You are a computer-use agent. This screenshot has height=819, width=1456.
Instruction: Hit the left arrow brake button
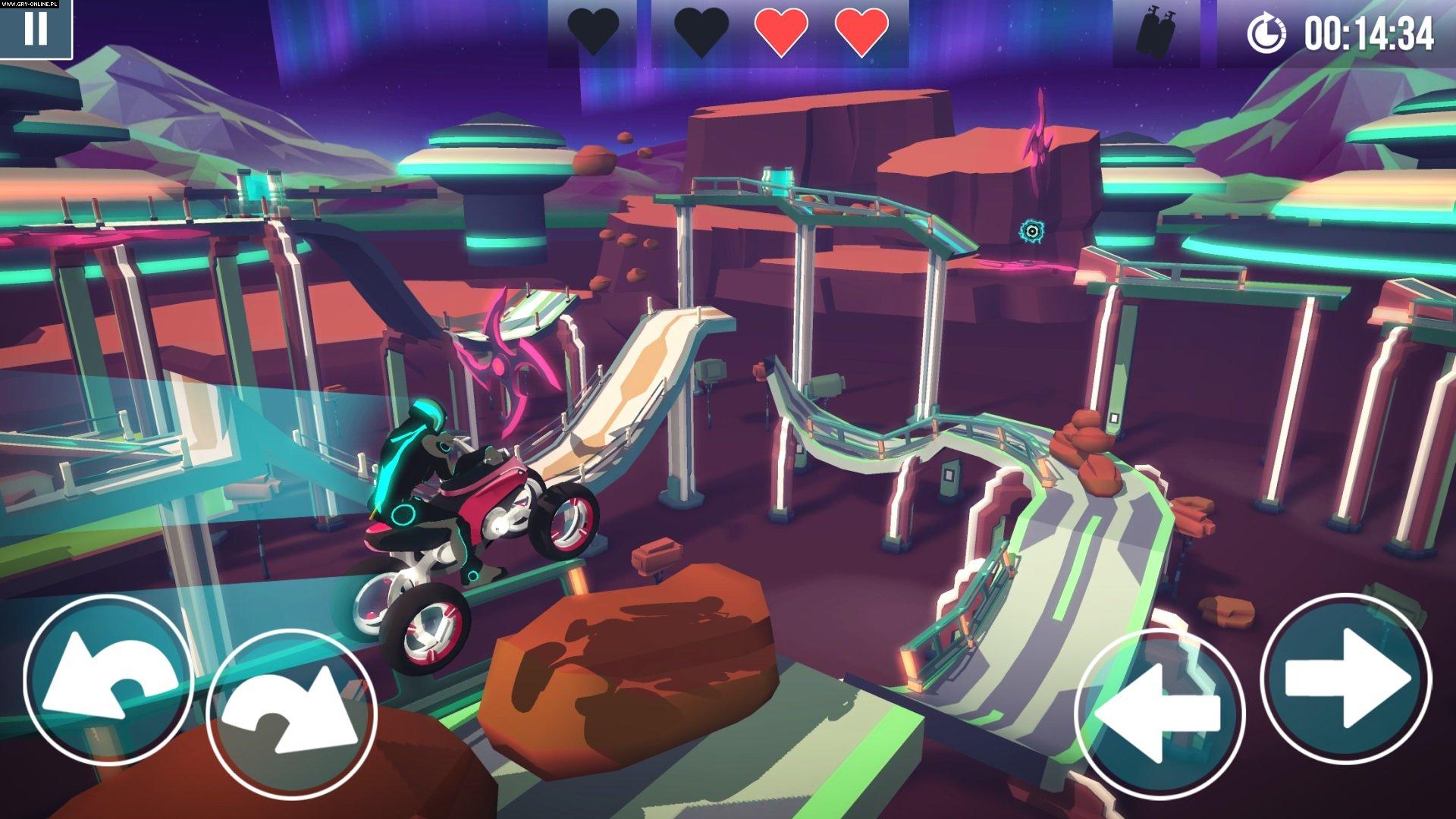[x=1159, y=713]
